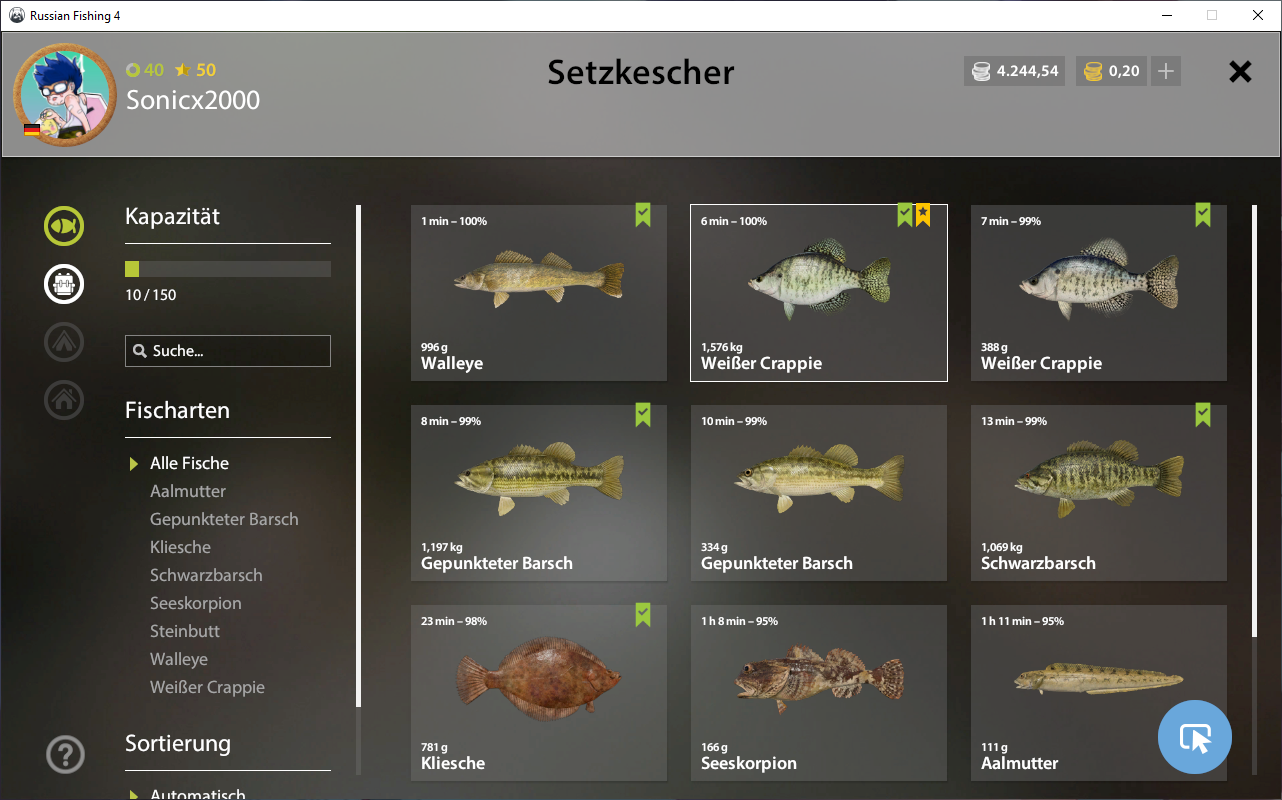This screenshot has width=1282, height=800.
Task: Select the Walleye fish card
Action: pyautogui.click(x=538, y=293)
